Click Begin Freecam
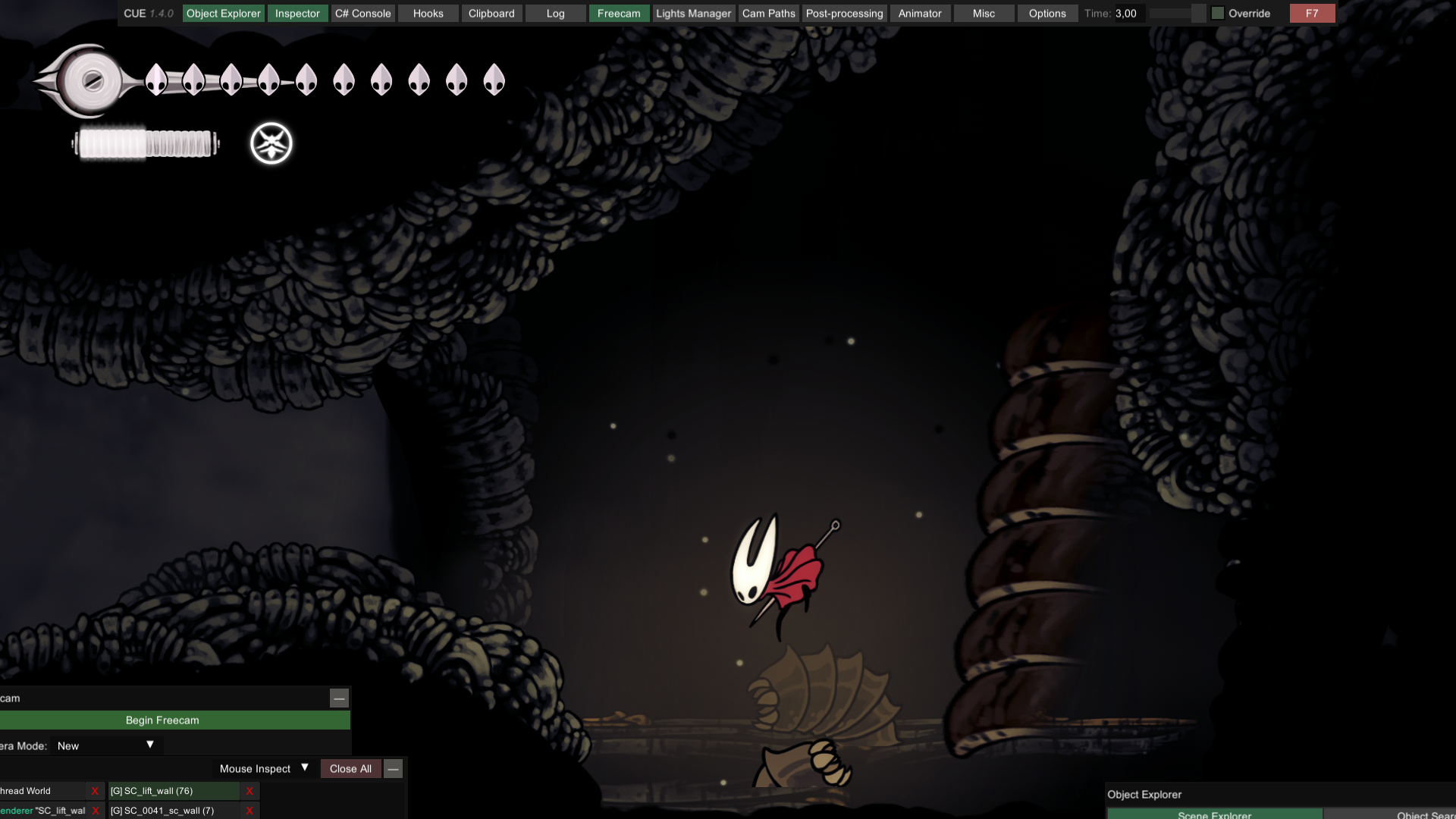Image resolution: width=1456 pixels, height=819 pixels. pyautogui.click(x=162, y=720)
